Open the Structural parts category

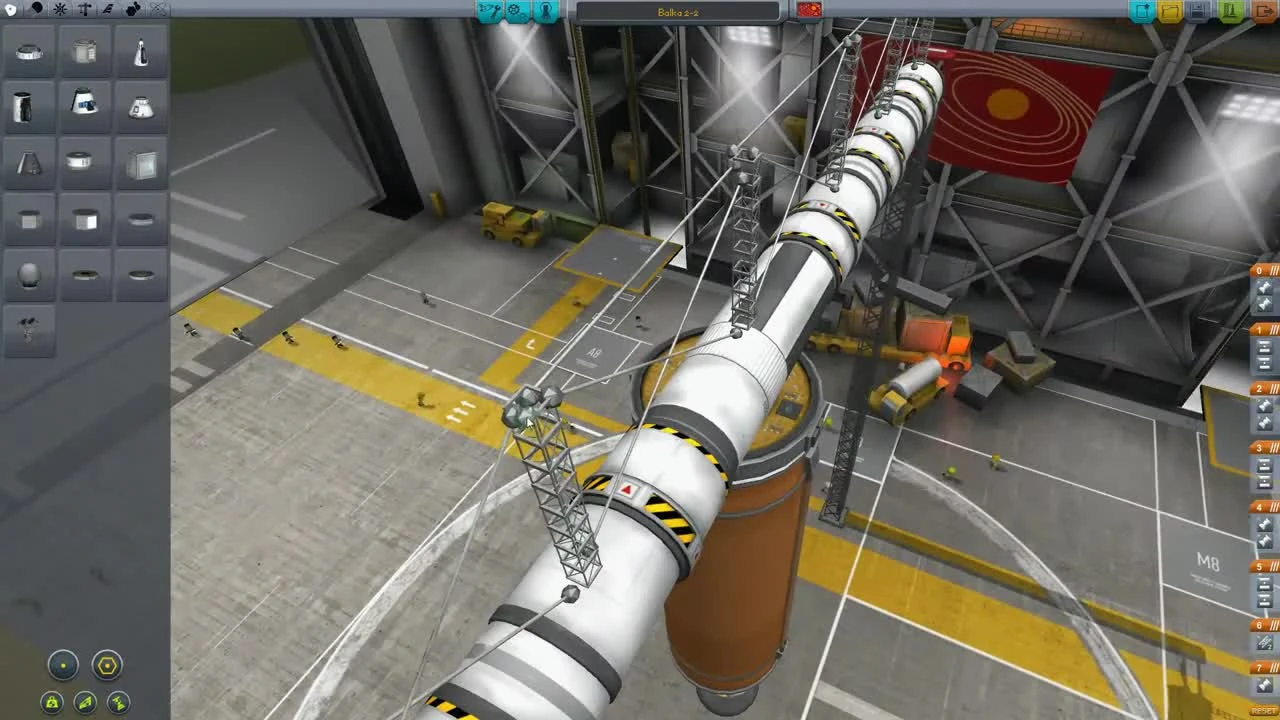point(84,10)
